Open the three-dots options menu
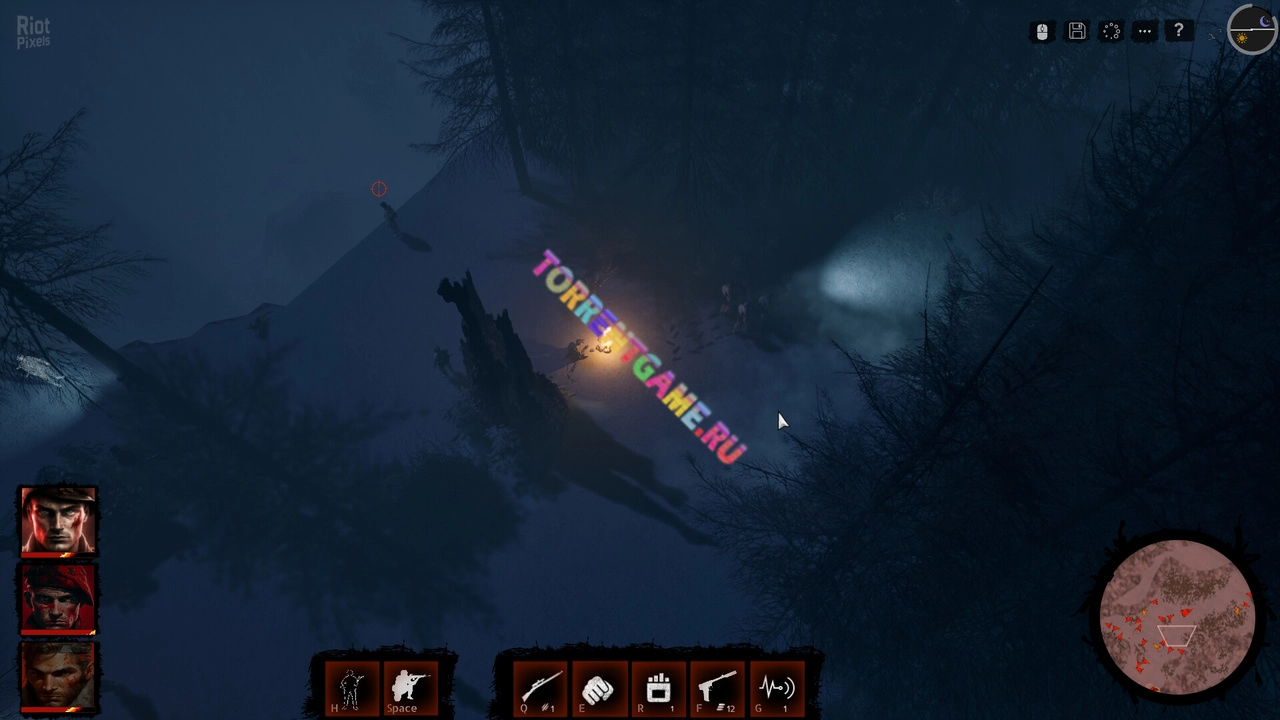 1145,32
